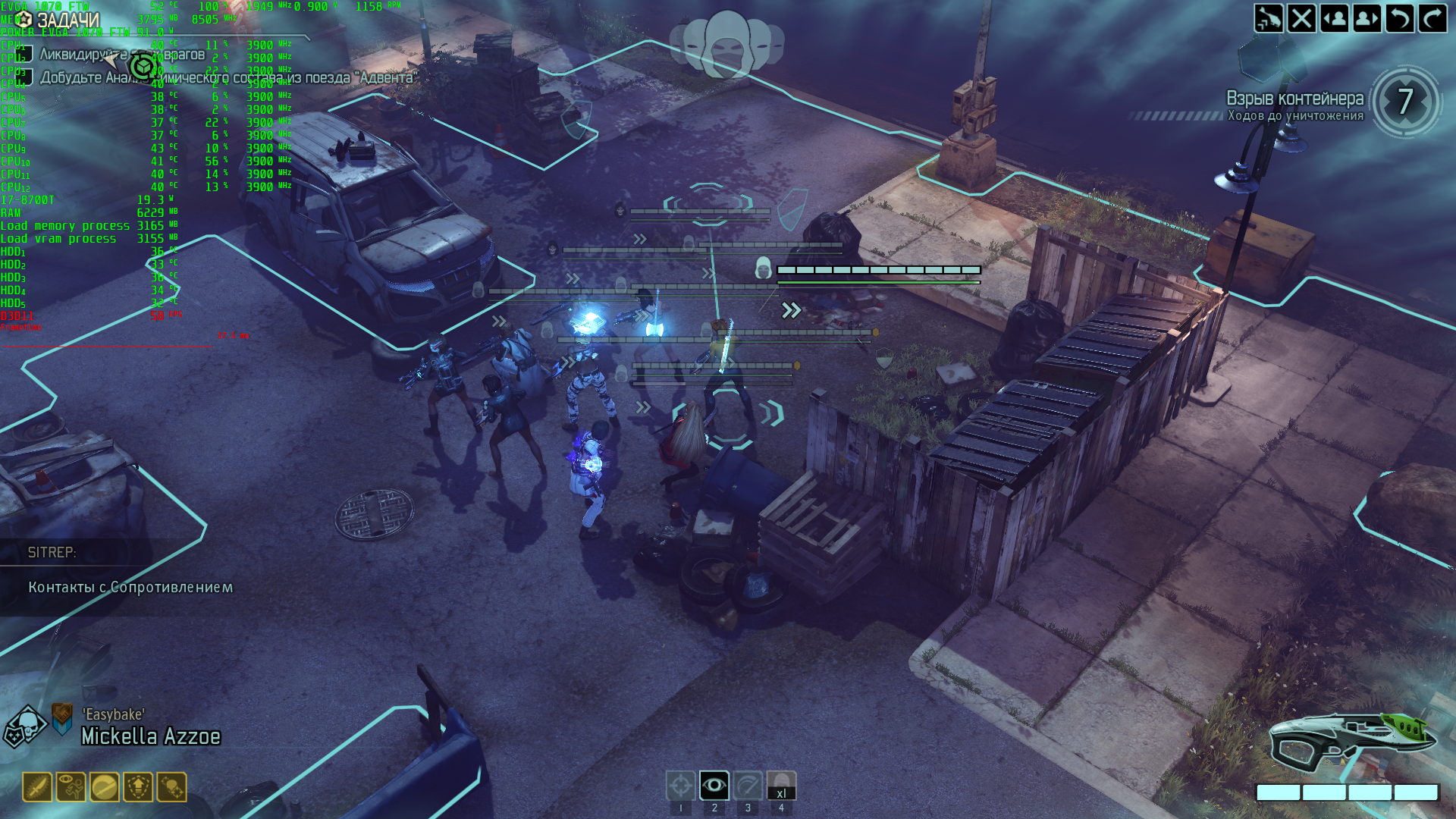The image size is (1456, 819).
Task: Click the eye and running man perk
Action: (71, 787)
